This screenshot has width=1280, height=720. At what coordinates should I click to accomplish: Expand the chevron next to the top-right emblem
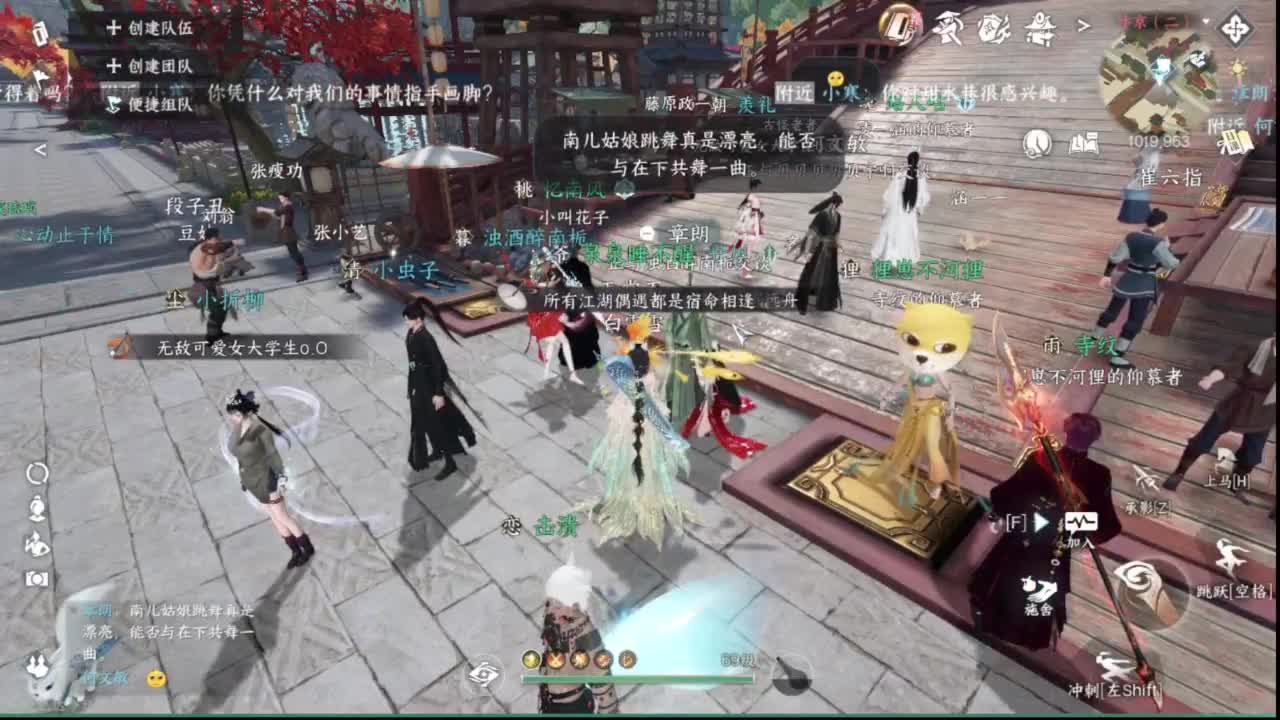[1082, 25]
